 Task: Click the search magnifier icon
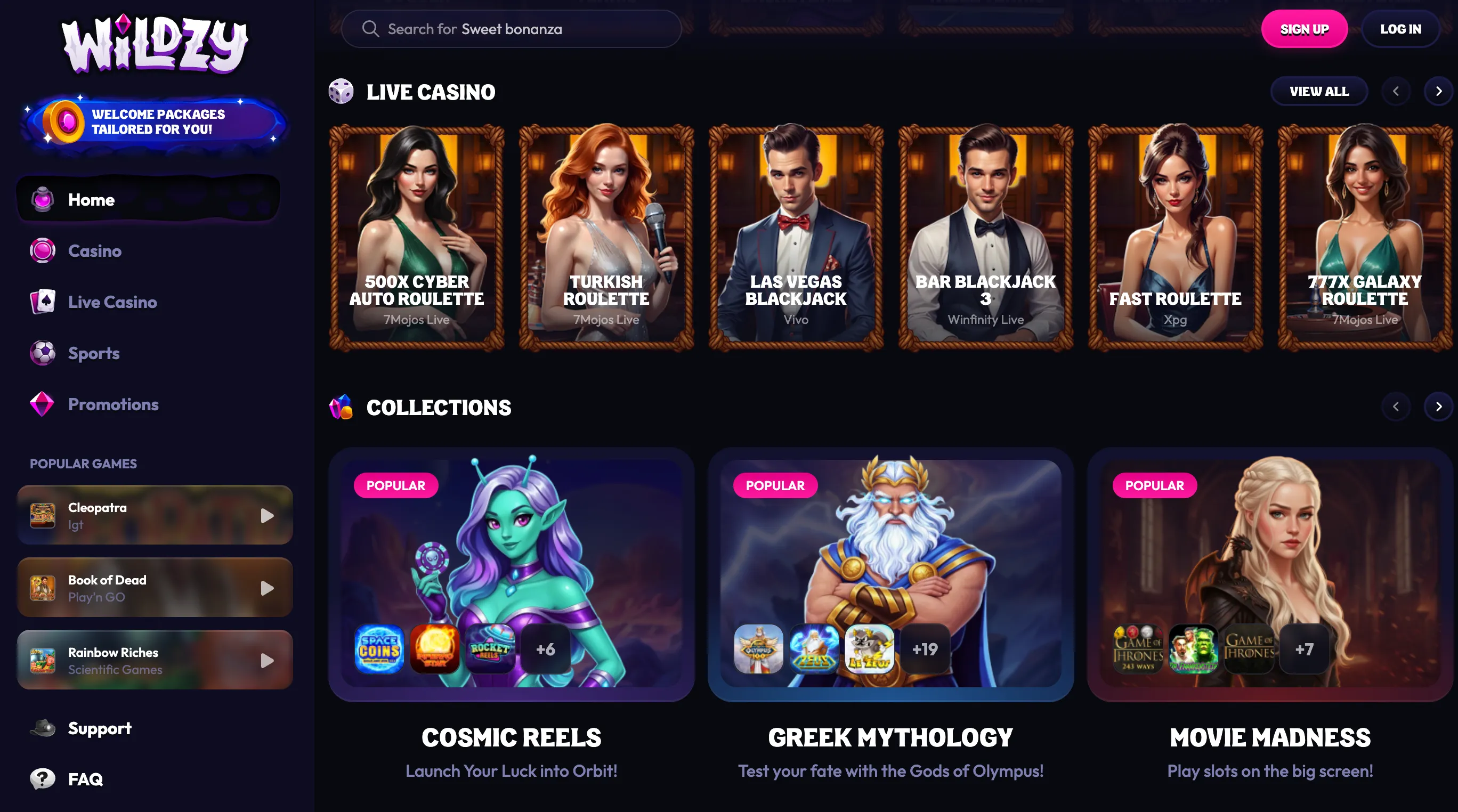tap(371, 28)
